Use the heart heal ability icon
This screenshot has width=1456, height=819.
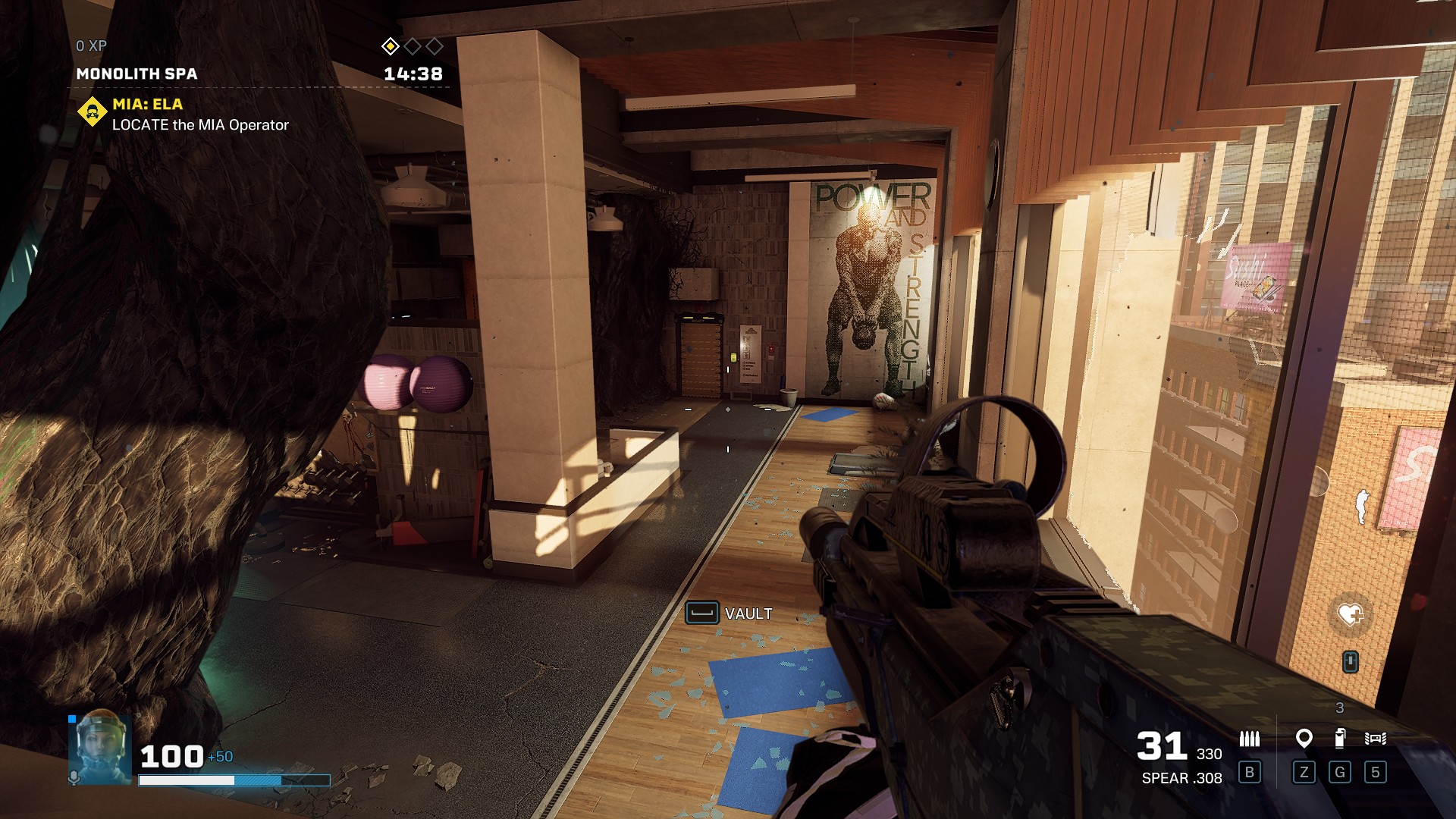coord(1350,614)
